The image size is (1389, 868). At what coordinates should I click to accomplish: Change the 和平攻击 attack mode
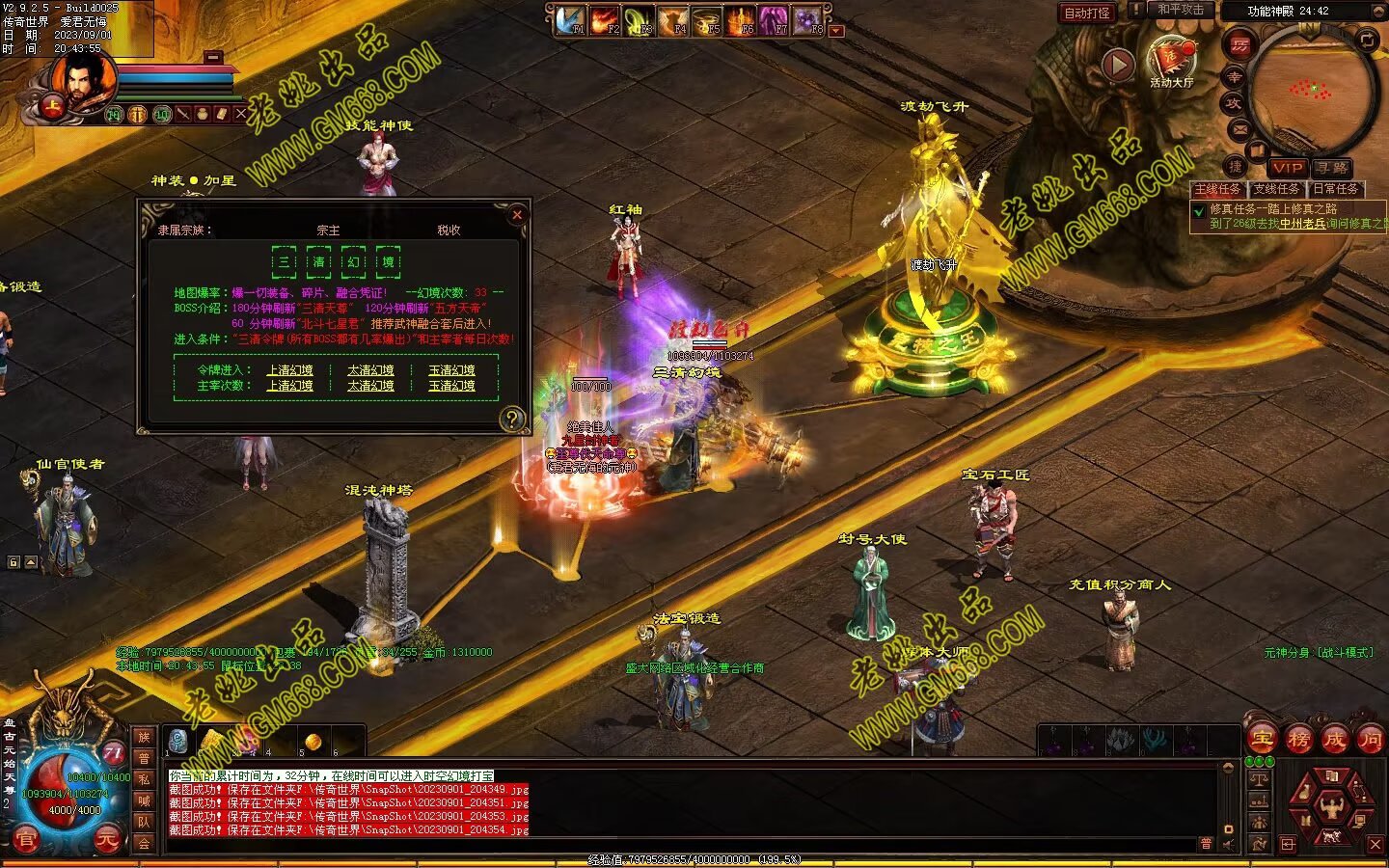[x=1181, y=11]
